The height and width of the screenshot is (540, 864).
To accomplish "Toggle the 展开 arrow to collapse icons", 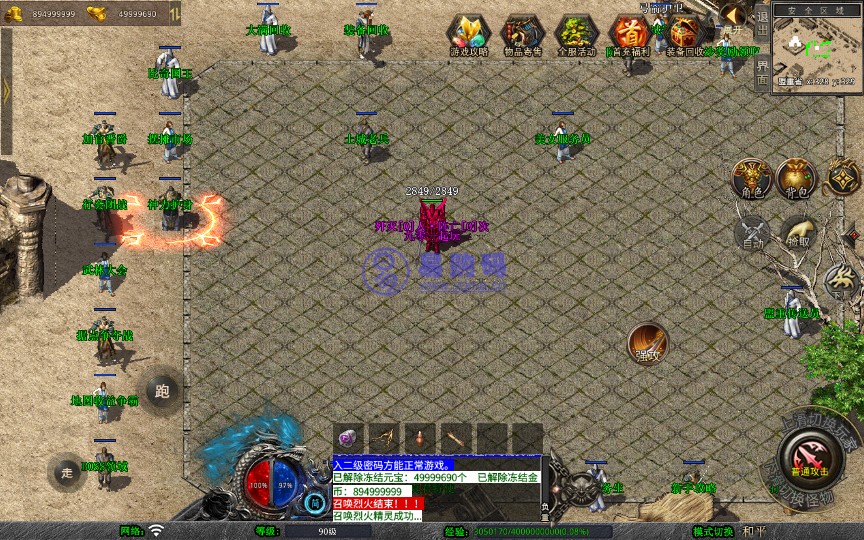I will (733, 14).
